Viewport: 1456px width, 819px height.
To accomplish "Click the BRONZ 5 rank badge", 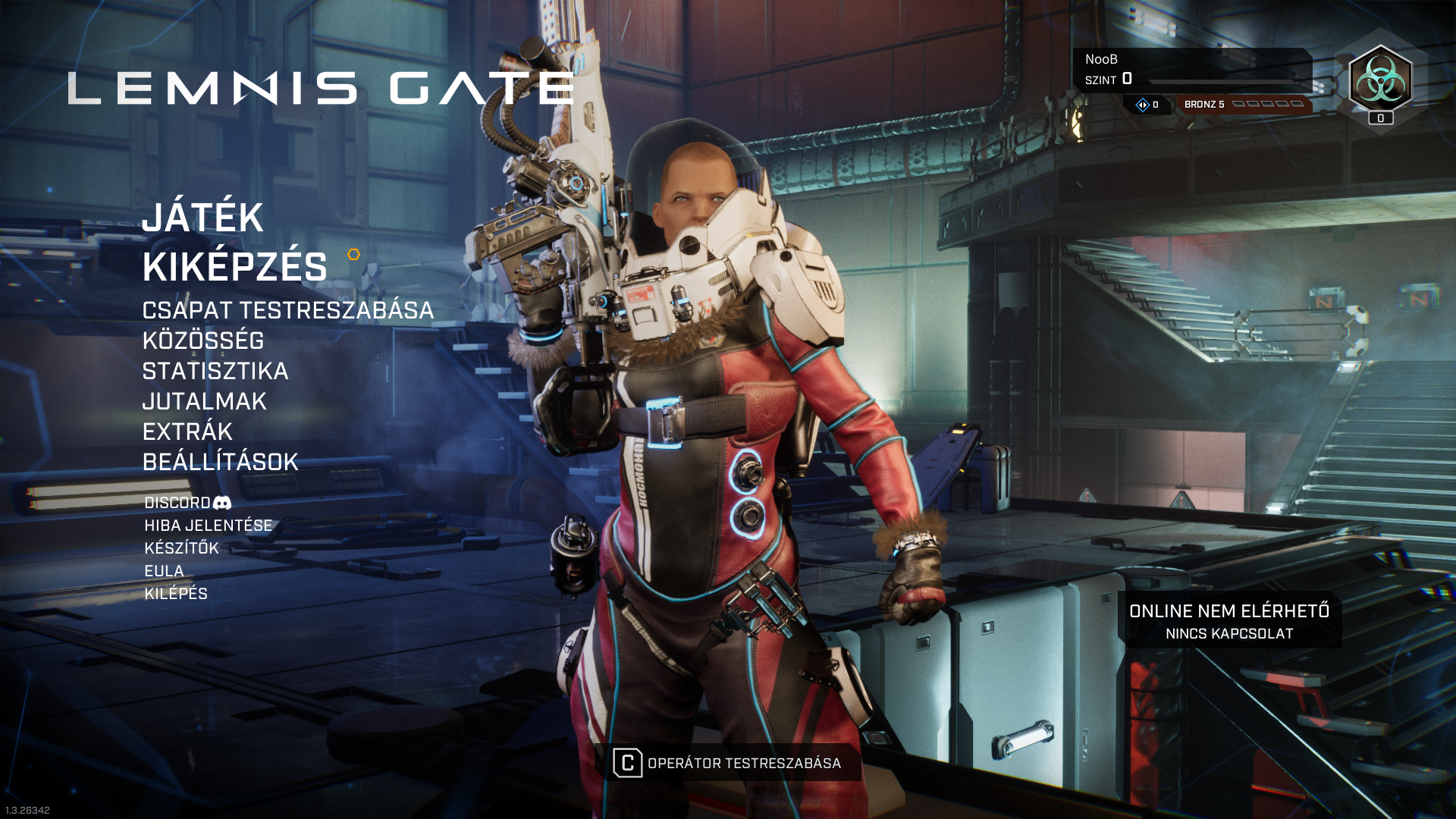I will pyautogui.click(x=1244, y=105).
